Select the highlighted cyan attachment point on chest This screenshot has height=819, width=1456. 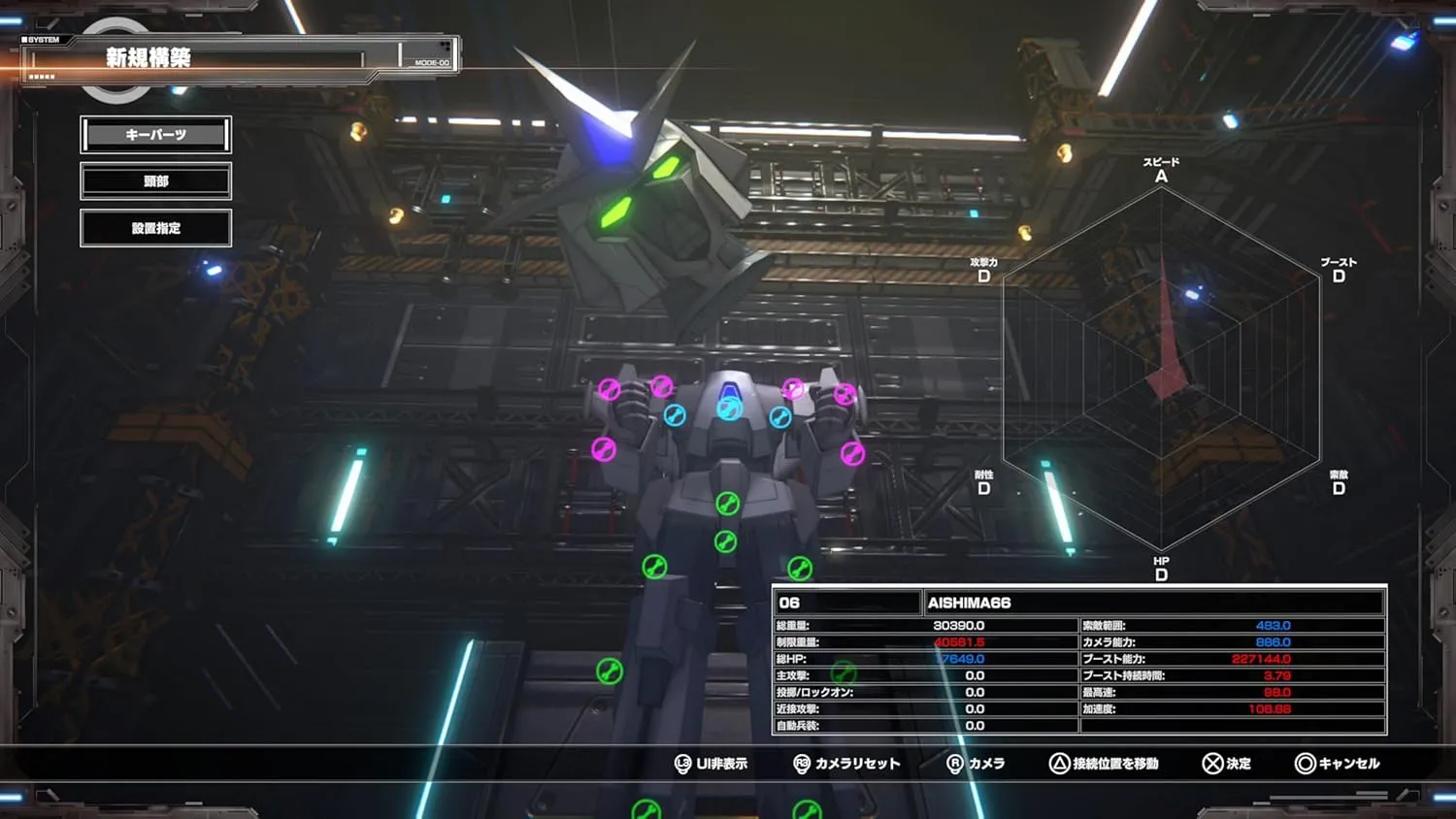[x=729, y=409]
